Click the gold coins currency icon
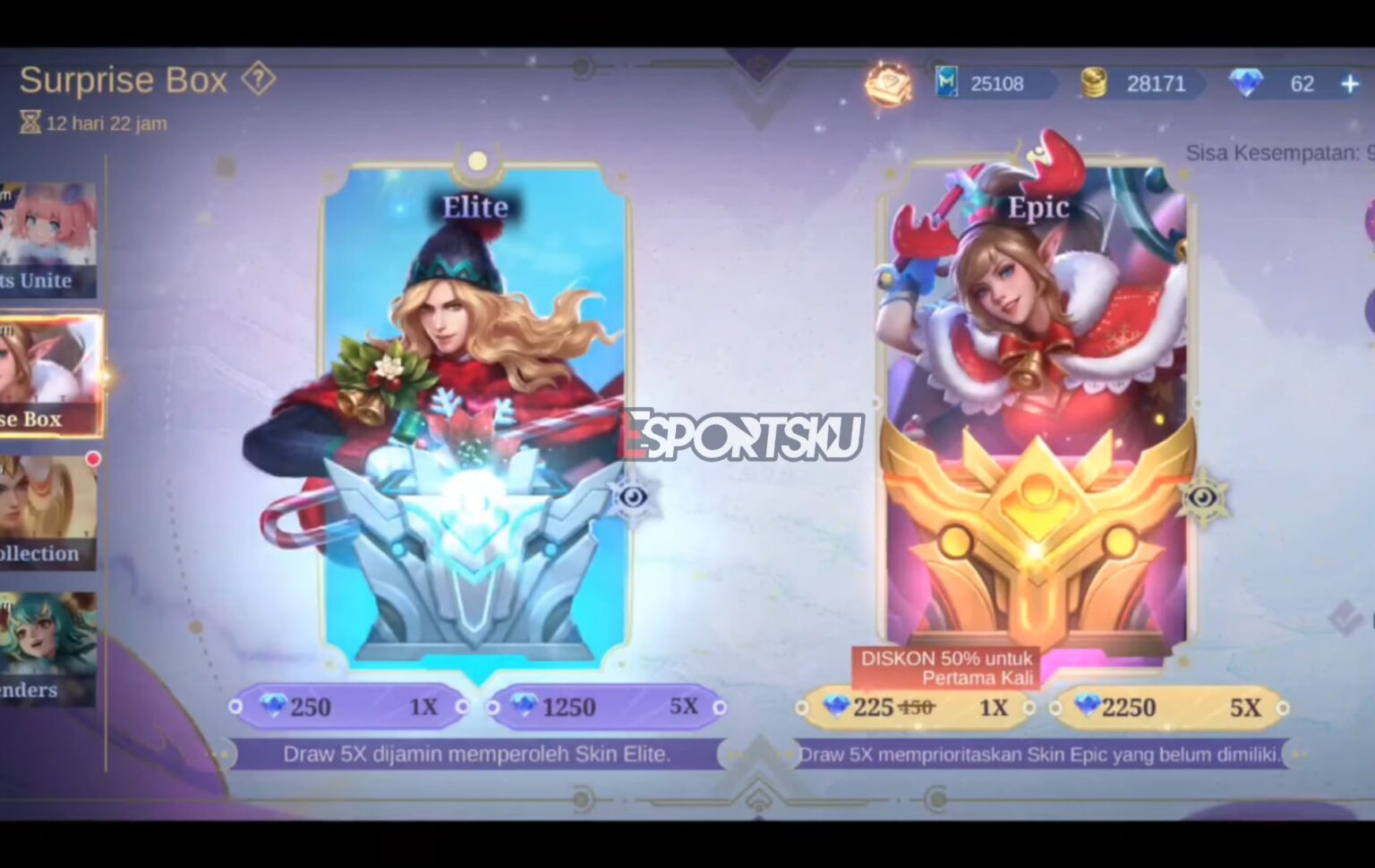Viewport: 1375px width, 868px height. 1096,83
